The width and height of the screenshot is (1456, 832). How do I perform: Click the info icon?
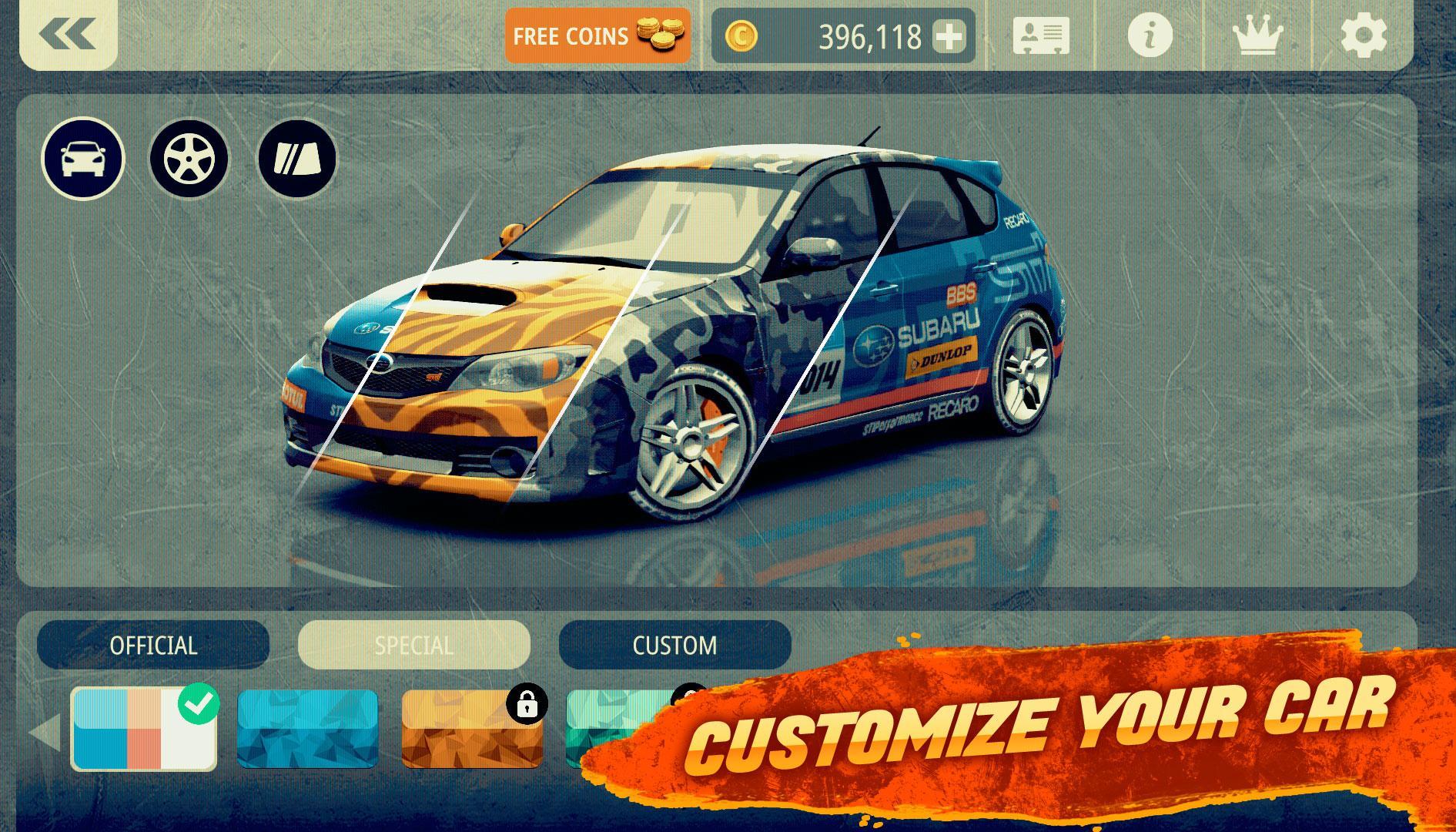click(x=1150, y=35)
